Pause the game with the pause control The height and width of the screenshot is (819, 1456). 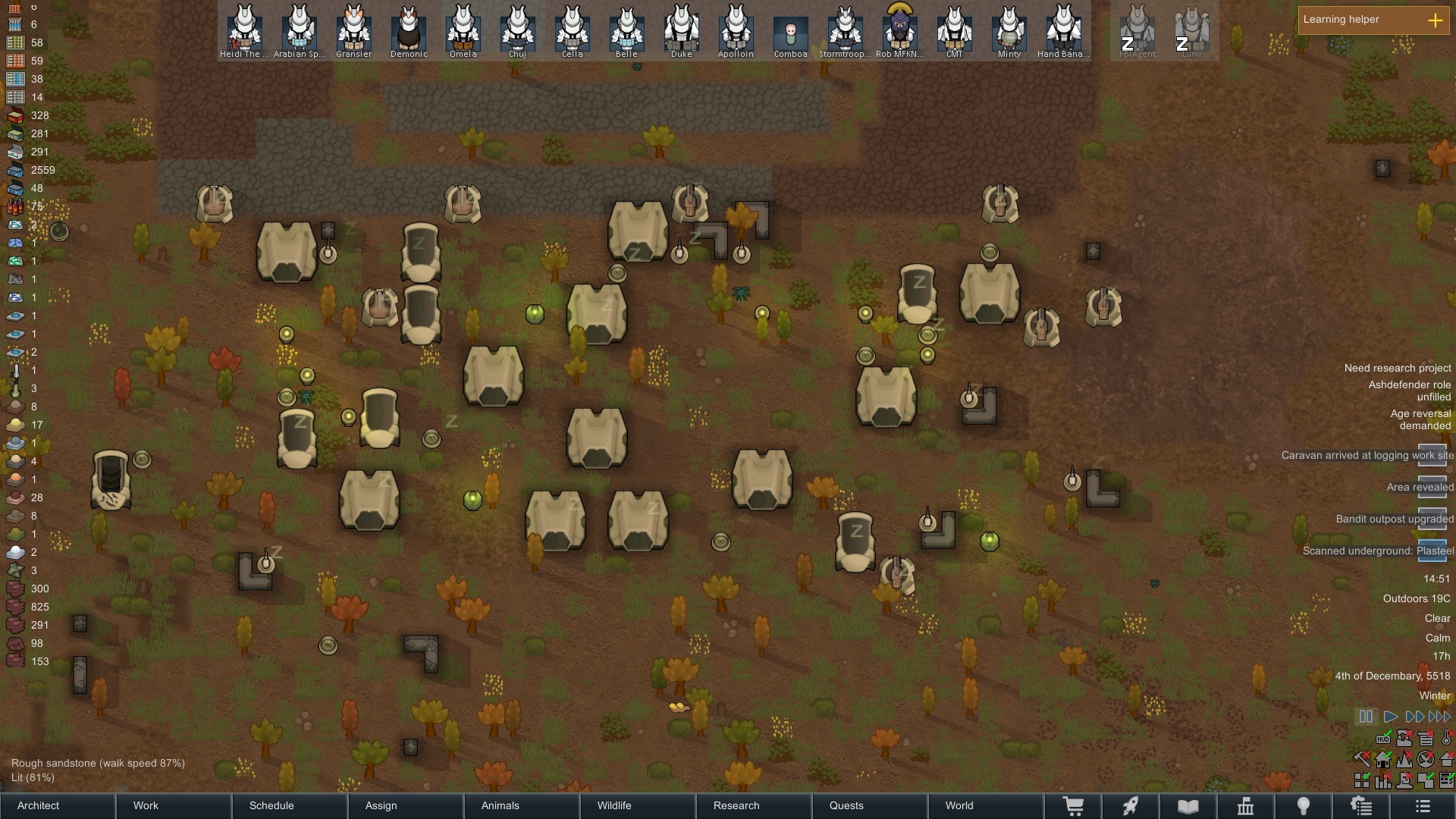(x=1364, y=717)
